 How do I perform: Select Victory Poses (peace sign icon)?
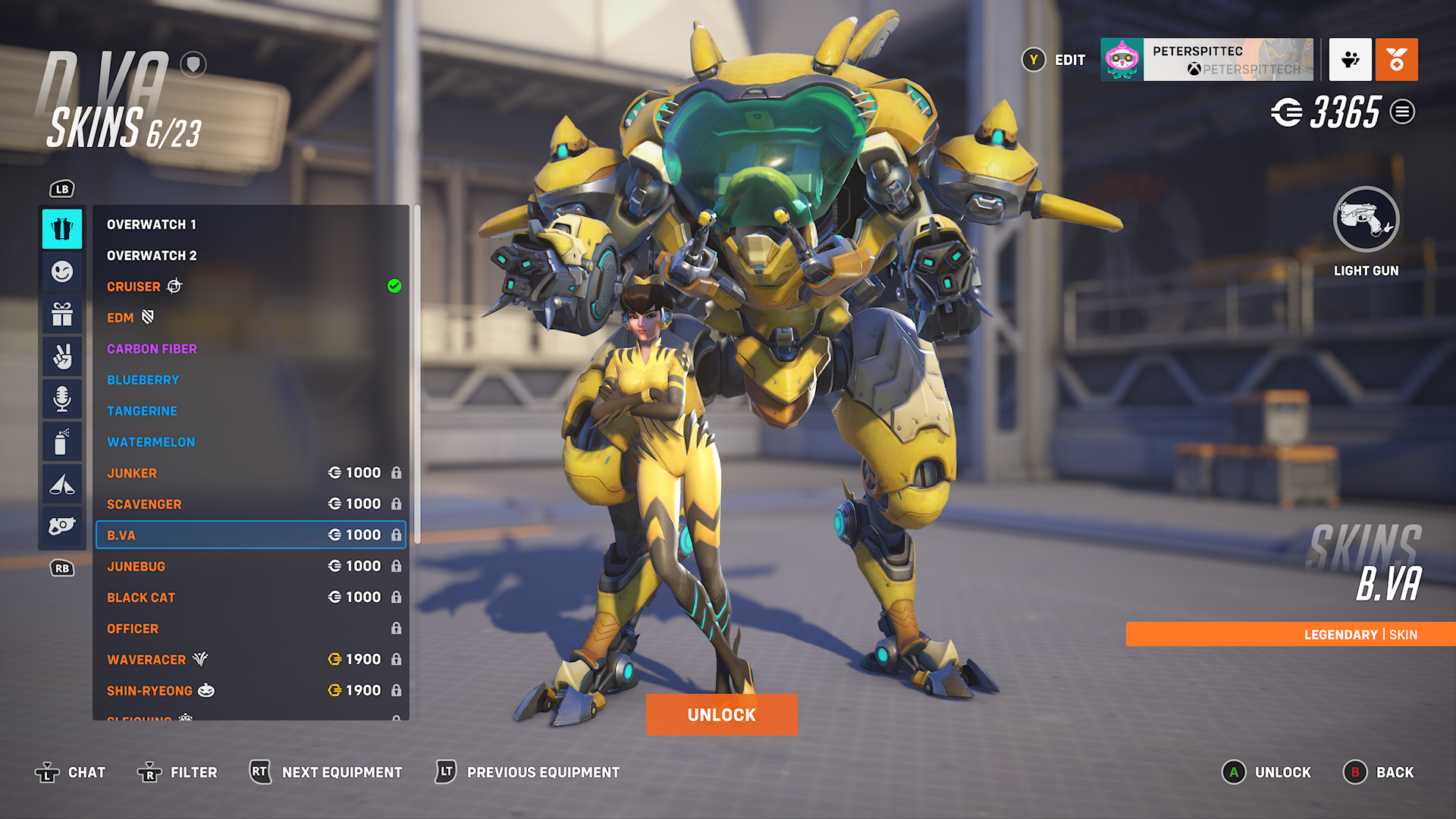click(62, 356)
